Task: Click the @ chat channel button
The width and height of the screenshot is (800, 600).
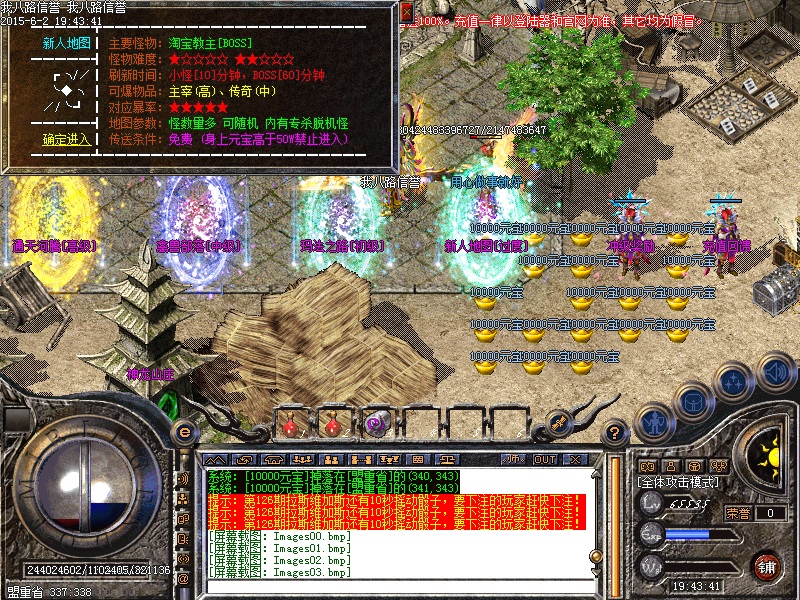Action: click(183, 580)
